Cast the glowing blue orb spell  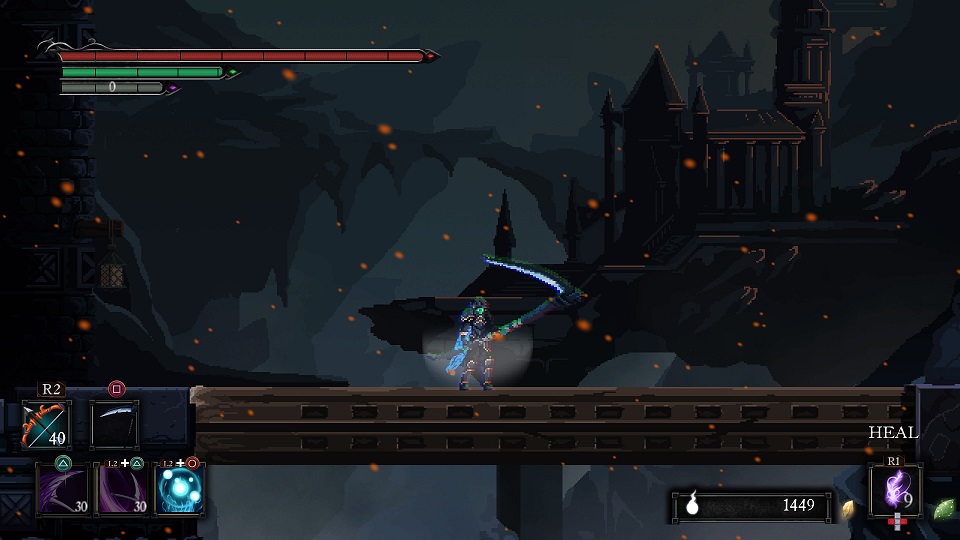point(180,490)
